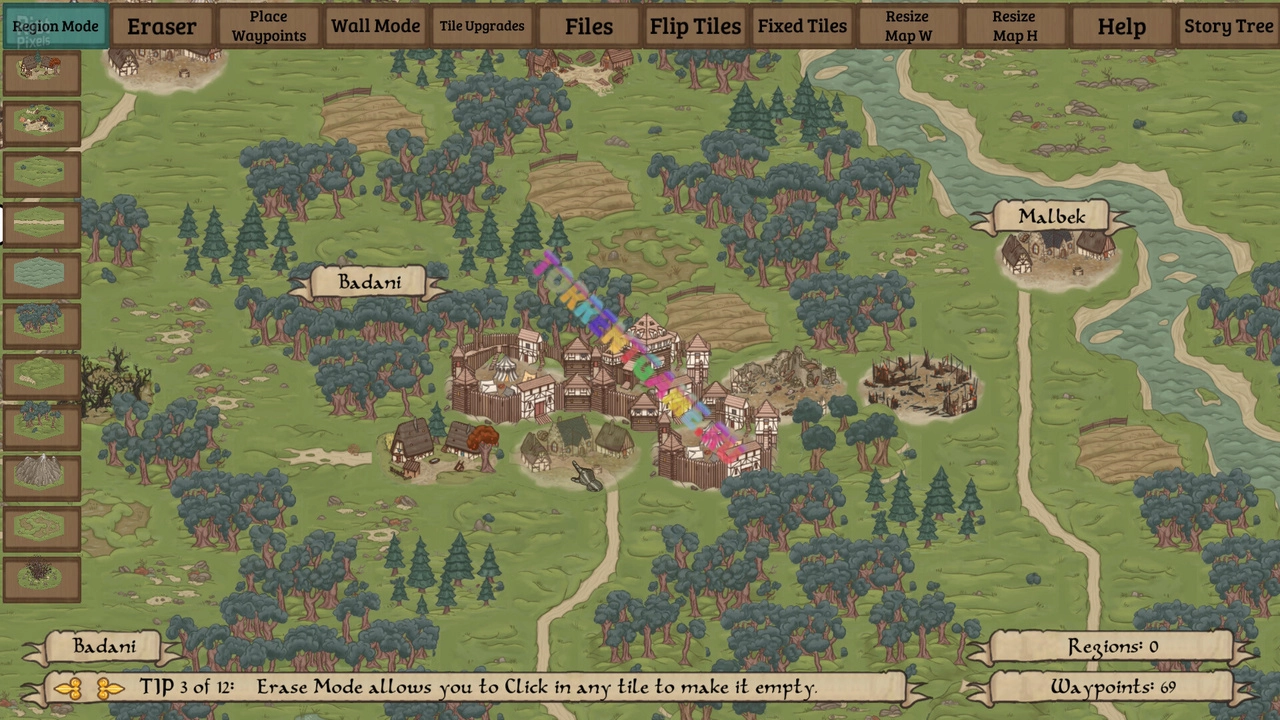The height and width of the screenshot is (720, 1280).
Task: Choose the dead thornbush tile
Action: [40, 575]
